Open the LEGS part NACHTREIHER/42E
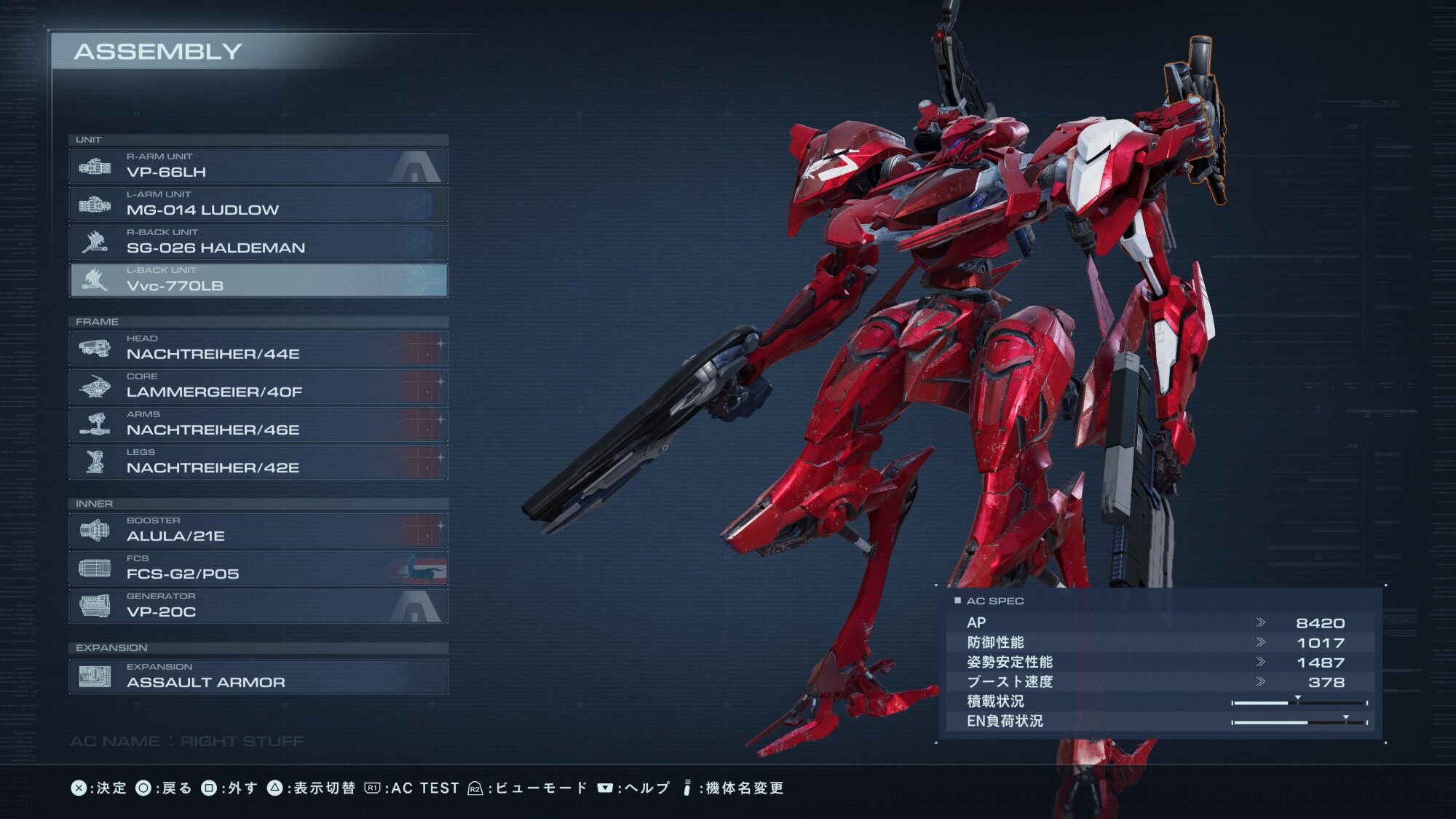Screen dimensions: 1456x819 click(258, 462)
